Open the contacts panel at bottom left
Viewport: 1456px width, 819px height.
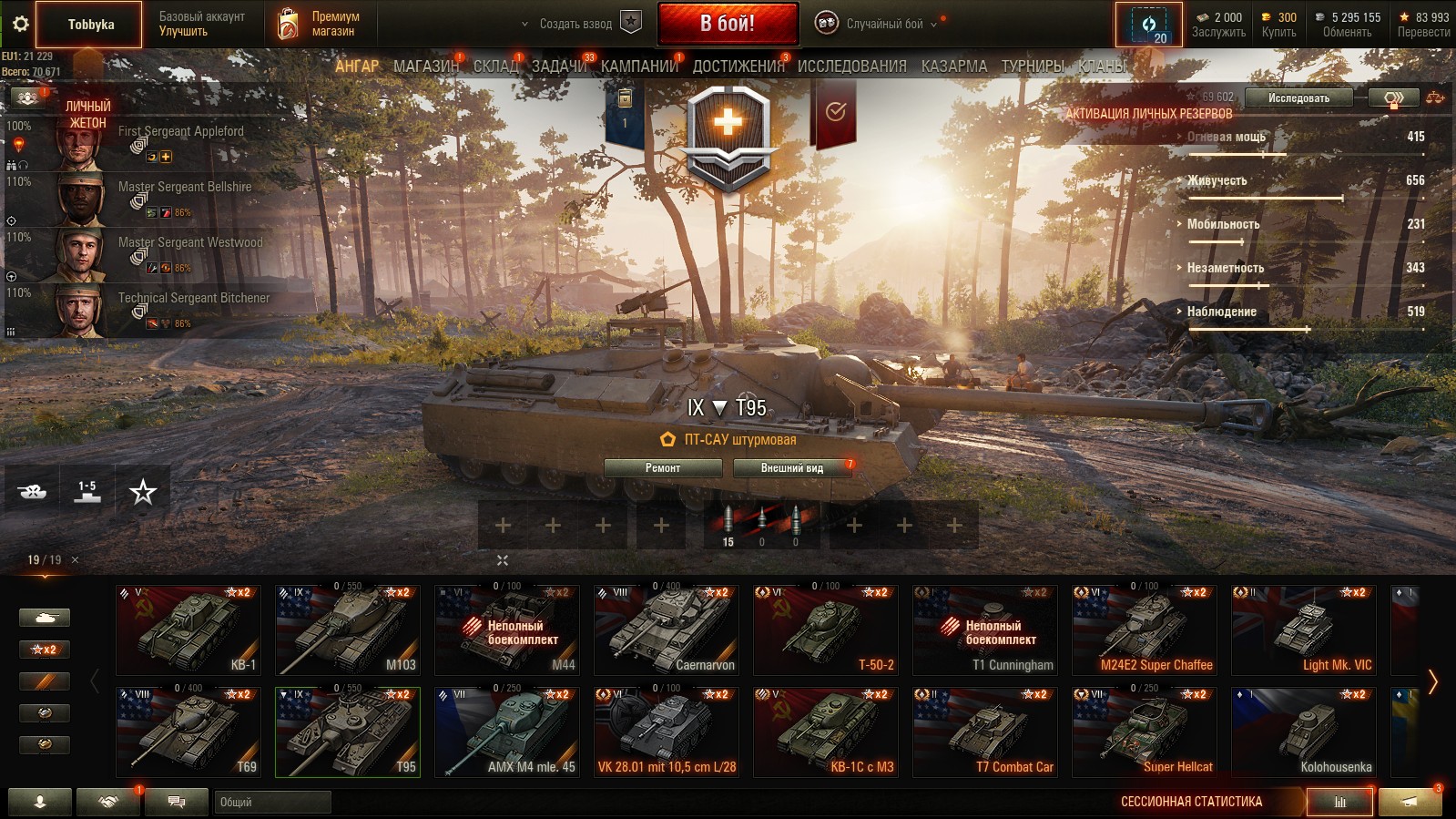(38, 803)
